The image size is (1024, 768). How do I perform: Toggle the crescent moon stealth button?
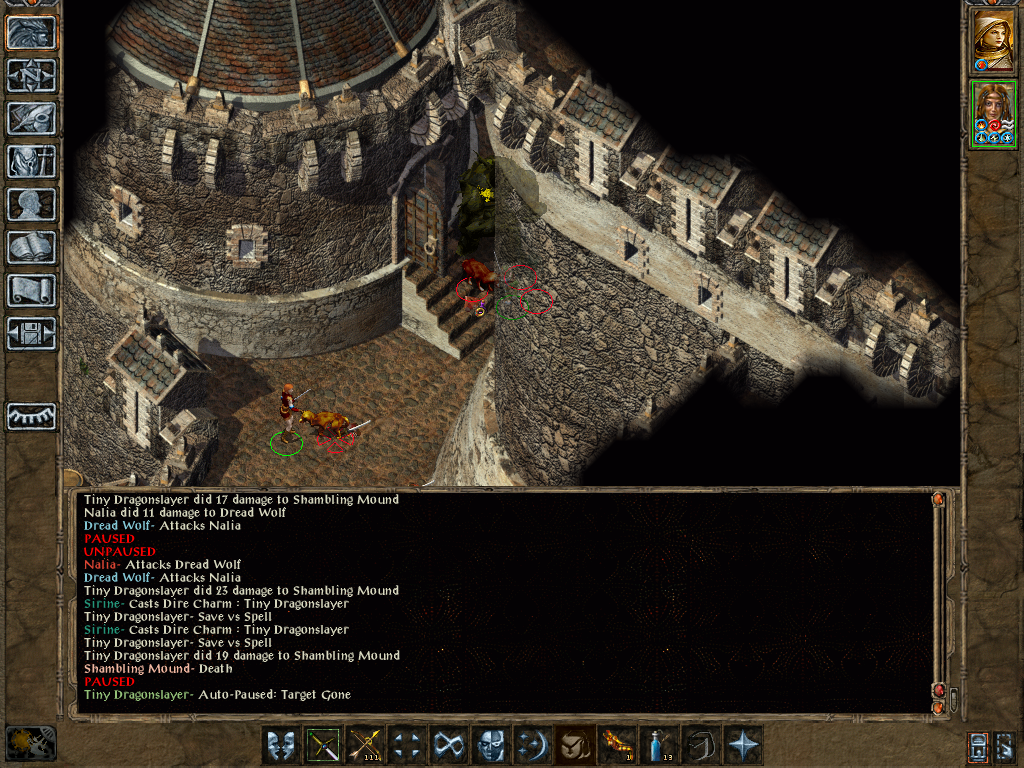(x=532, y=745)
